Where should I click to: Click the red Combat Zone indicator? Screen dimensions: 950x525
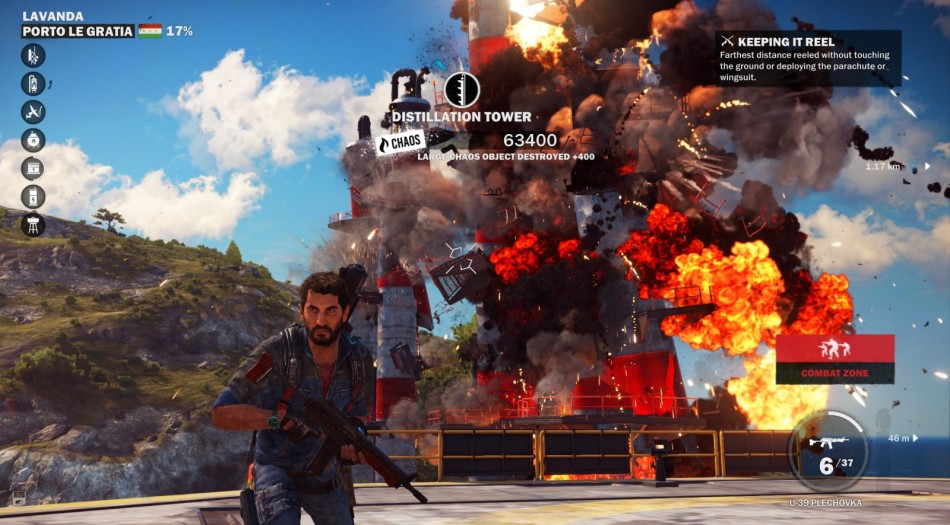tap(835, 359)
